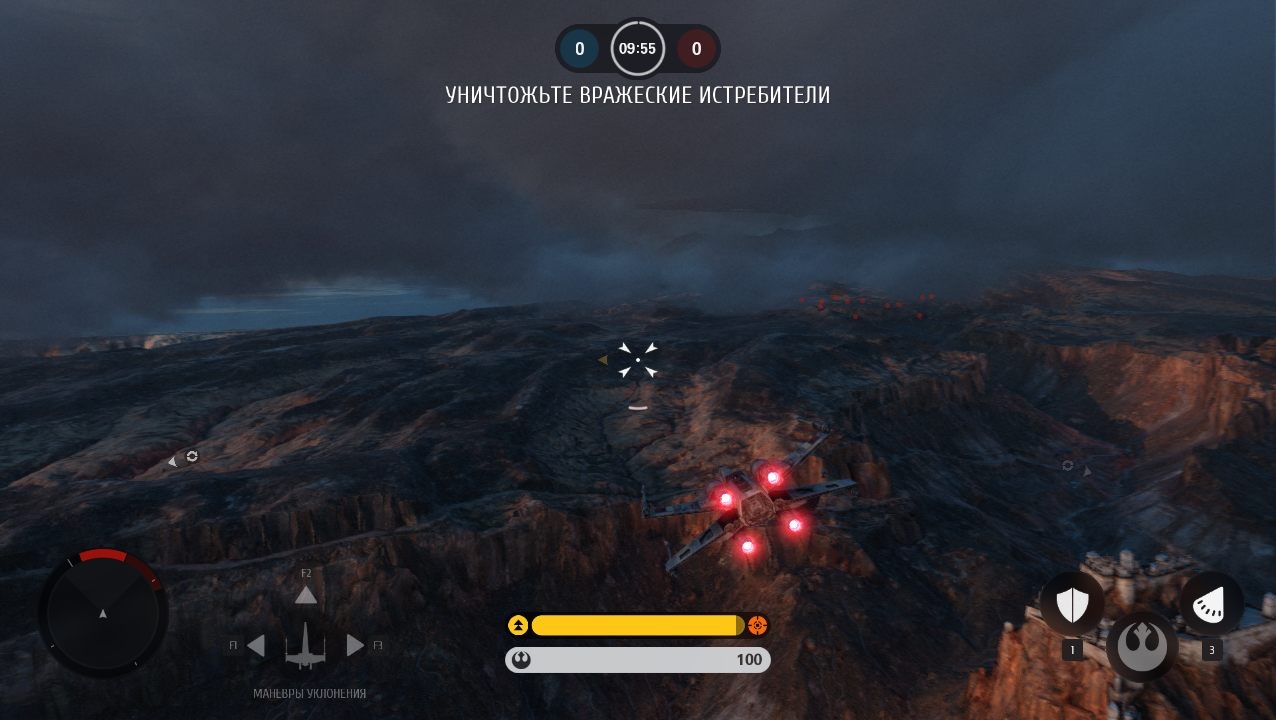
Task: Click the yellow arrows icon left of the bar
Action: (x=518, y=626)
